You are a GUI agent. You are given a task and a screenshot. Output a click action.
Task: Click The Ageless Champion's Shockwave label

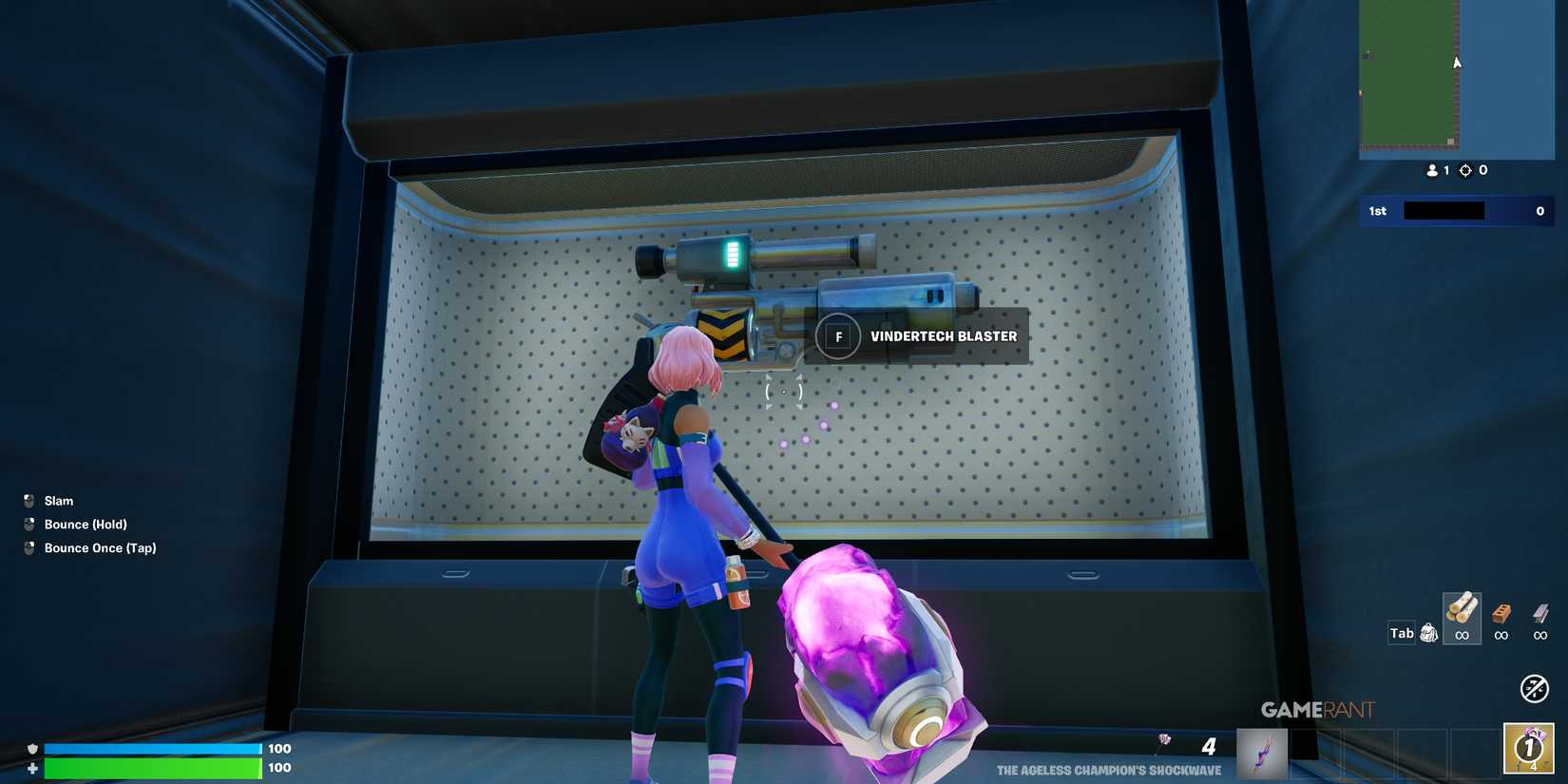pos(1107,772)
